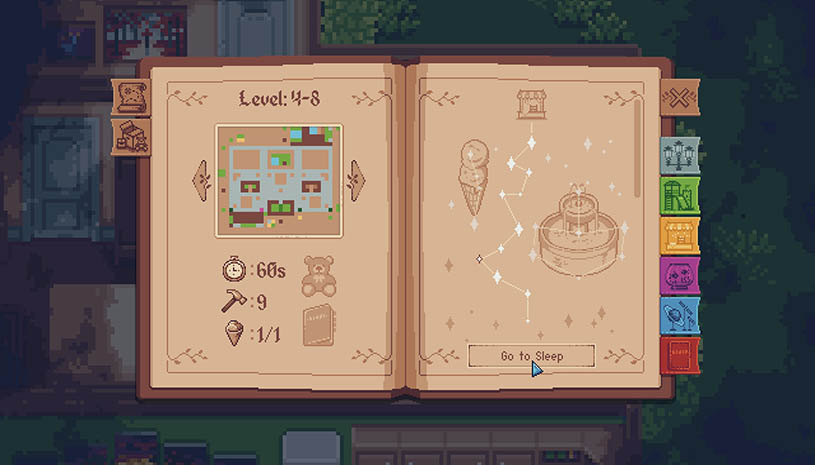Click the Go to Sleep button

[531, 356]
